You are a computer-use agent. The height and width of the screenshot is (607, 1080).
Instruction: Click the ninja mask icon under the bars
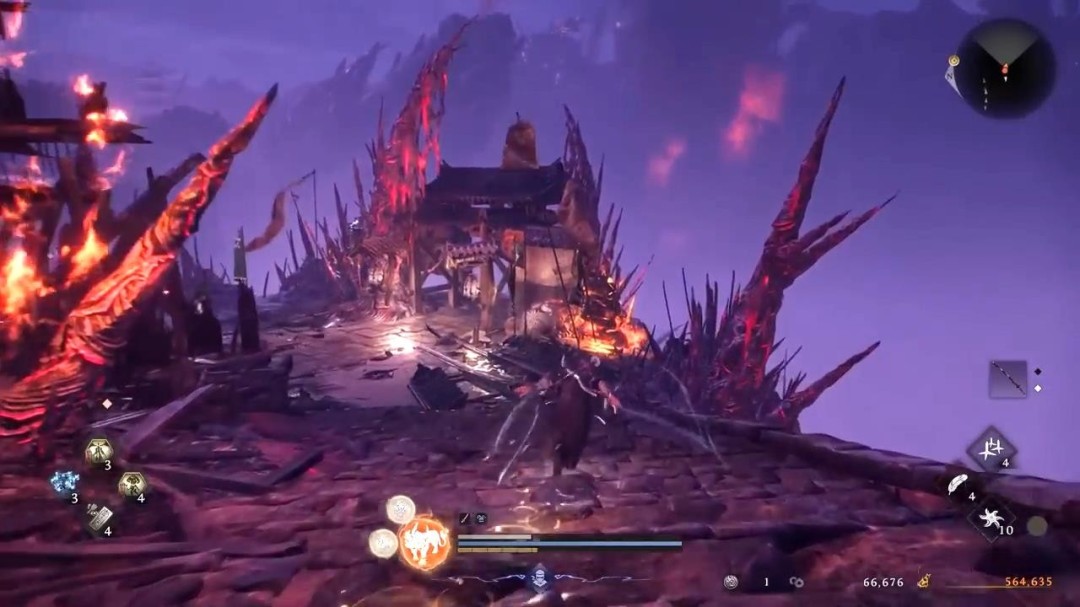point(539,575)
